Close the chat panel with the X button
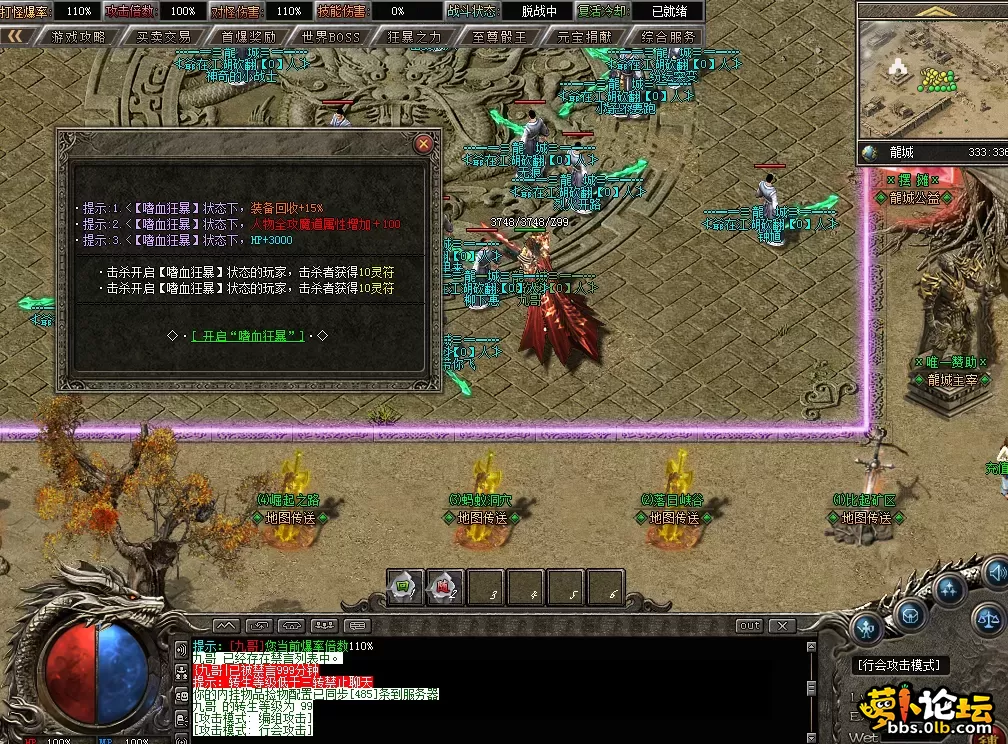The height and width of the screenshot is (744, 1008). pyautogui.click(x=784, y=626)
